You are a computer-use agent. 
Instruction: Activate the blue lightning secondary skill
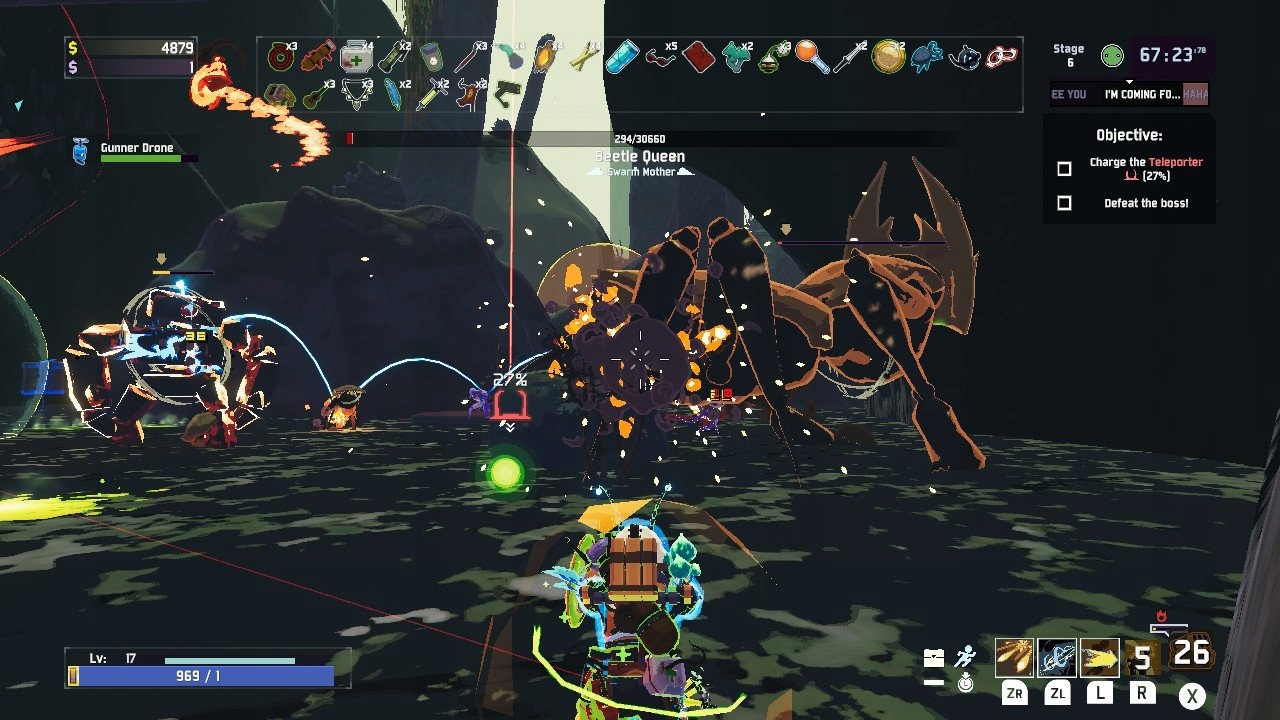click(1056, 657)
